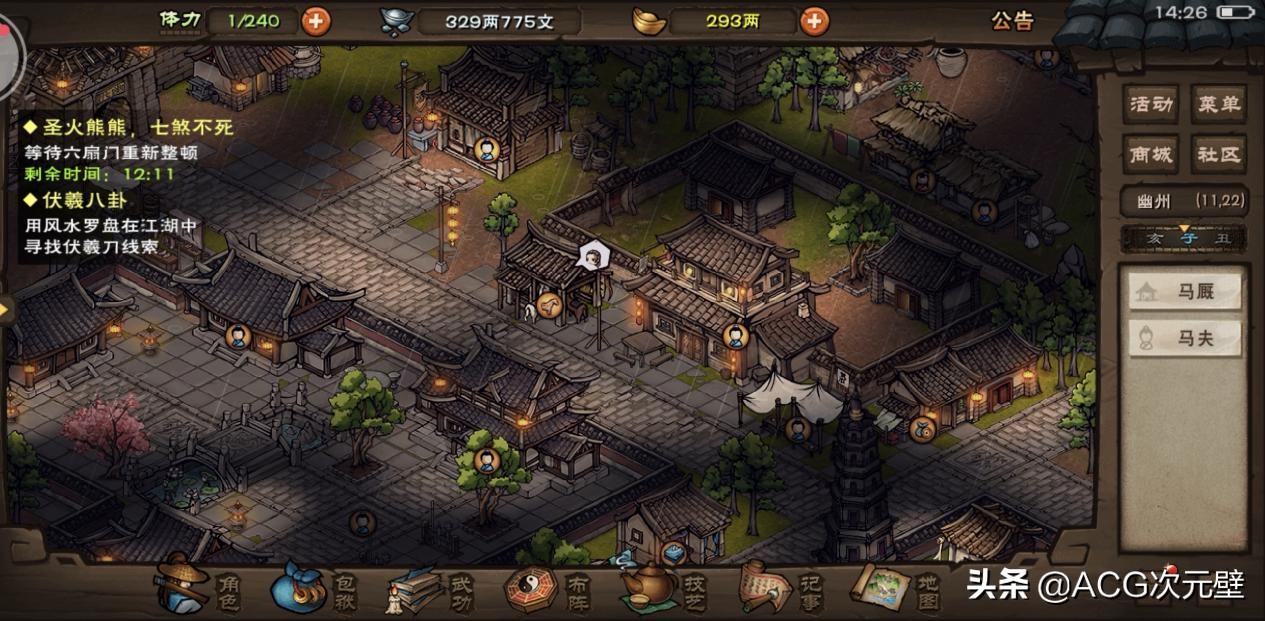Open the 社区 community page
Screen dimensions: 1265x621
[x=1218, y=154]
